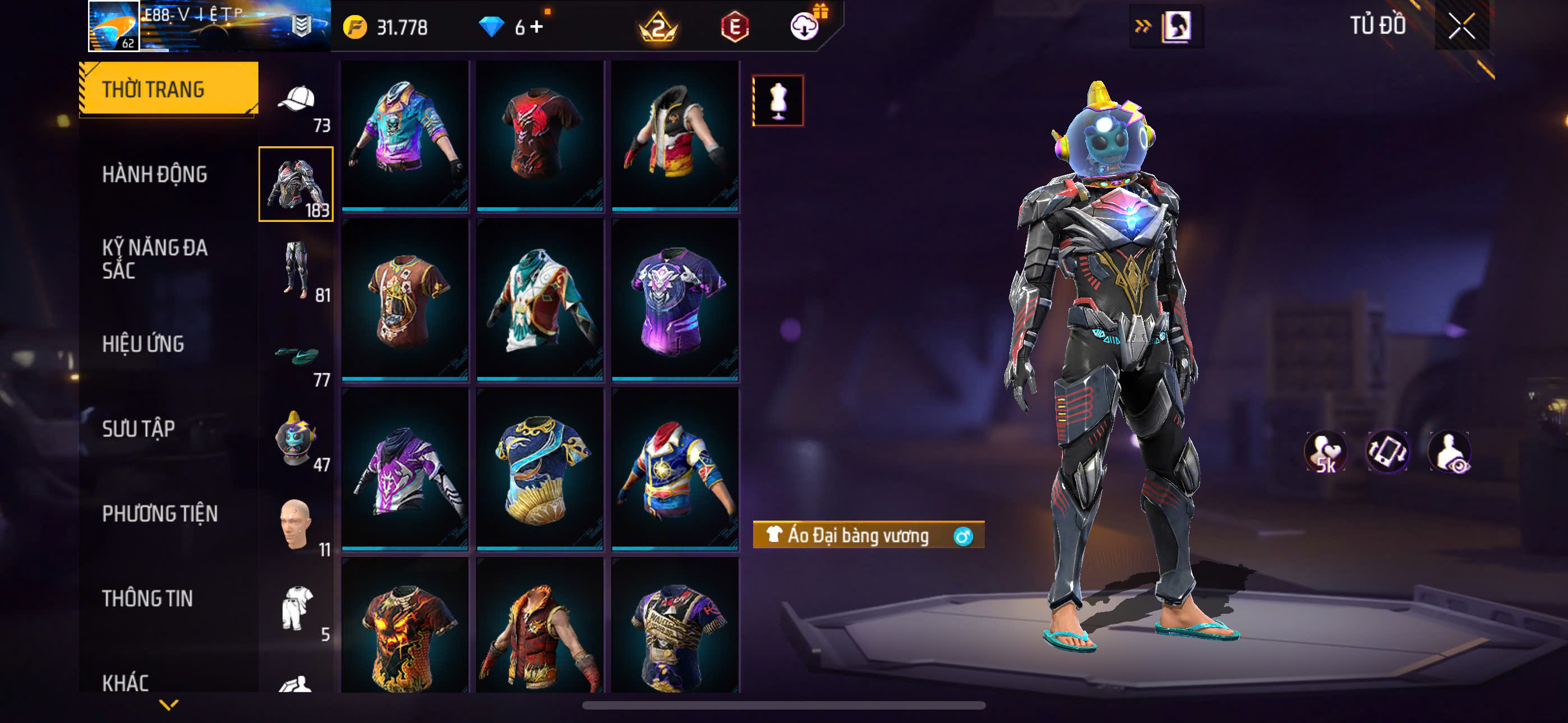Image resolution: width=1568 pixels, height=723 pixels.
Task: Click the mannequin outfit preset icon
Action: (x=778, y=100)
